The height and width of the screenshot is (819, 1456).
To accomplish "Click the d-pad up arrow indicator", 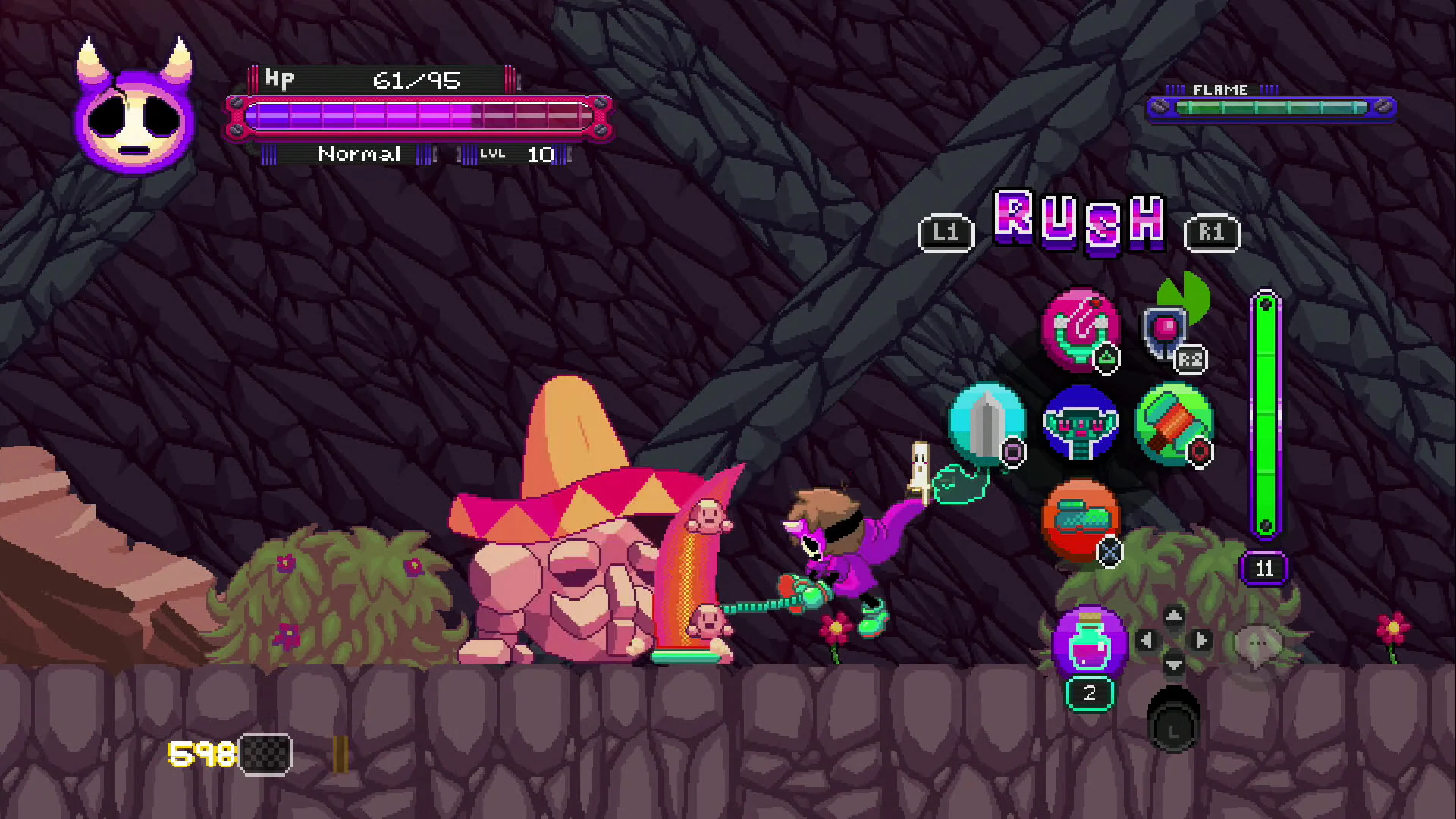I will click(x=1174, y=616).
